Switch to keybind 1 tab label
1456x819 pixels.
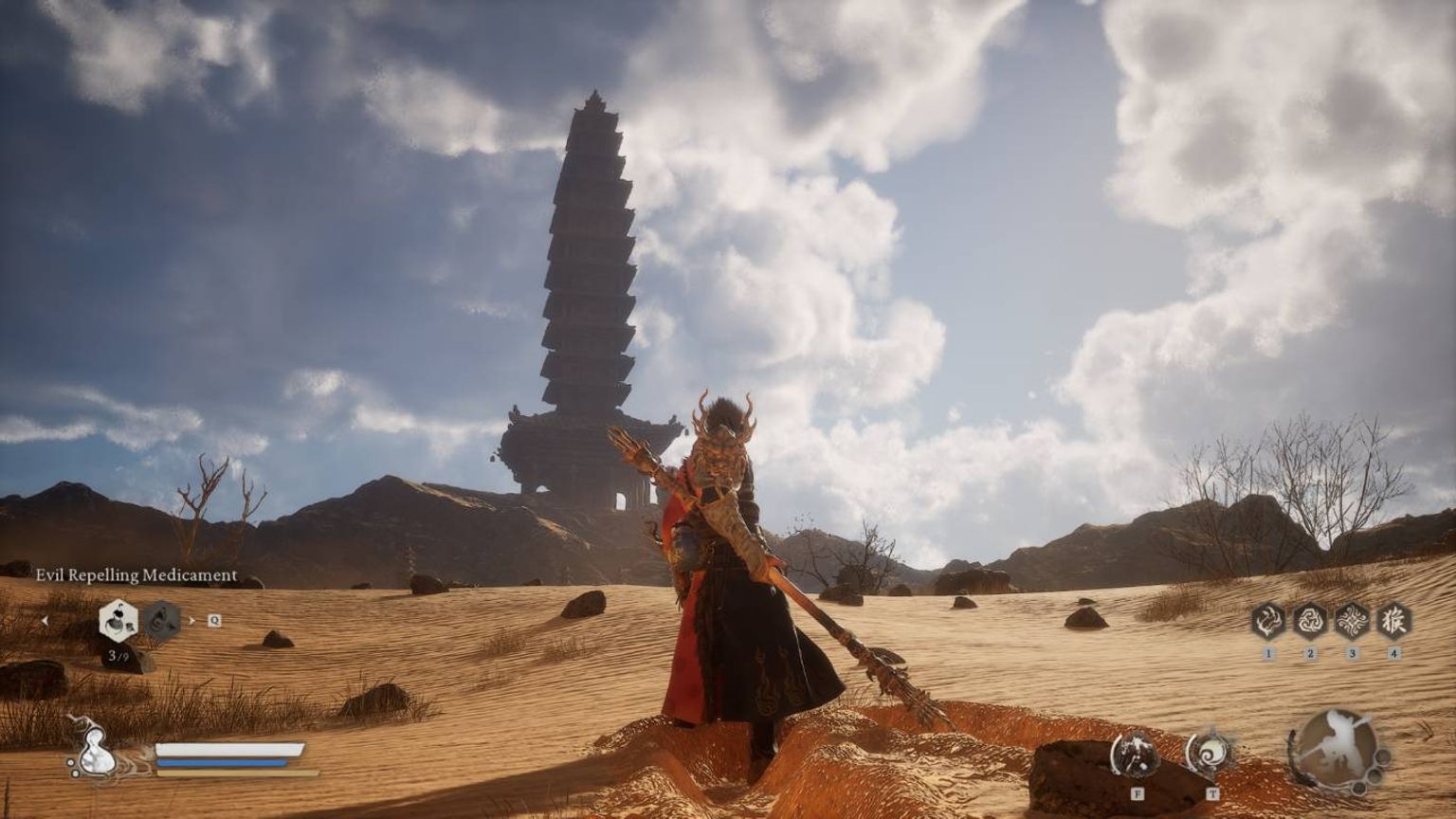pyautogui.click(x=1268, y=653)
